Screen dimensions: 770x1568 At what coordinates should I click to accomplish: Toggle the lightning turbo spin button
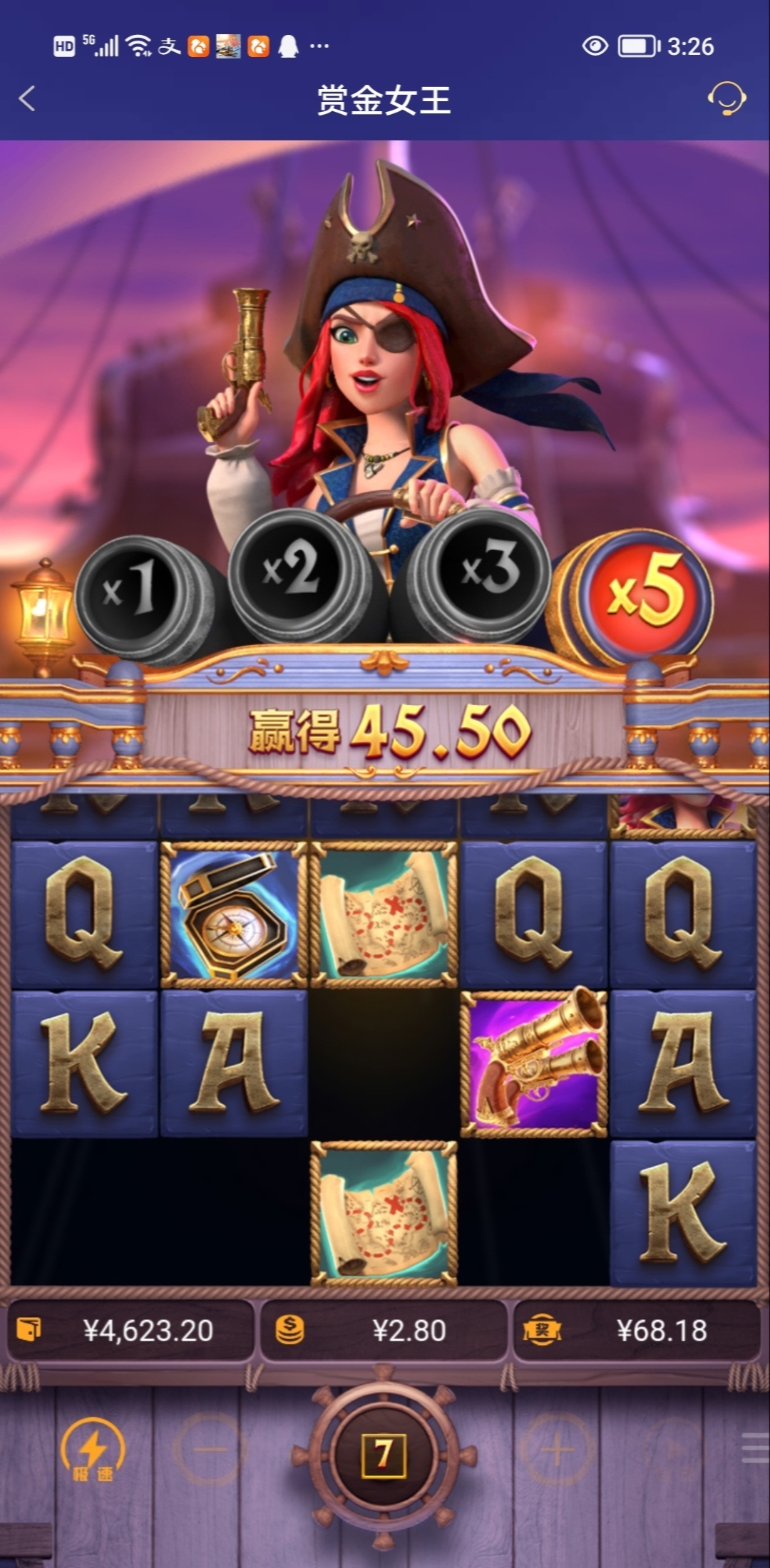click(x=93, y=1450)
